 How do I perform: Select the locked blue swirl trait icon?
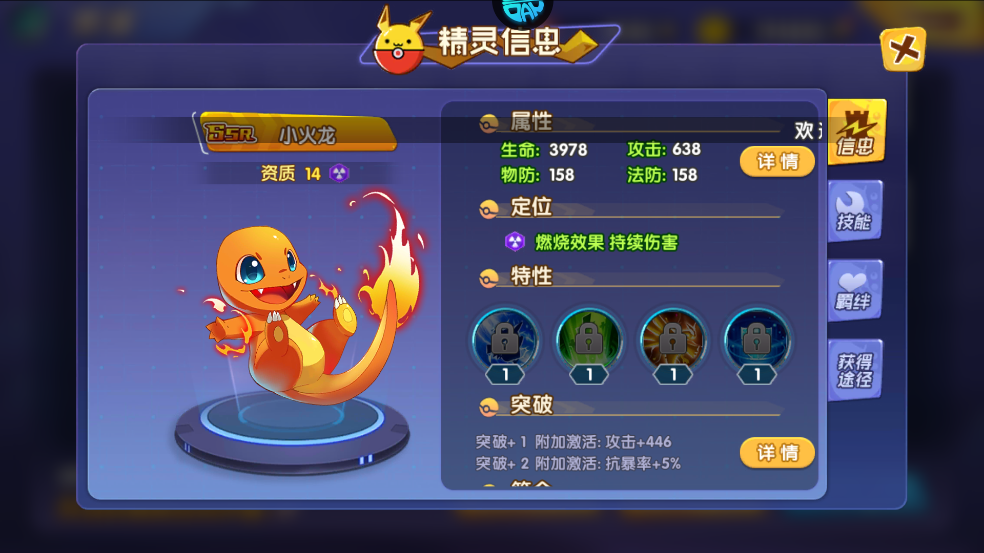pyautogui.click(x=505, y=340)
